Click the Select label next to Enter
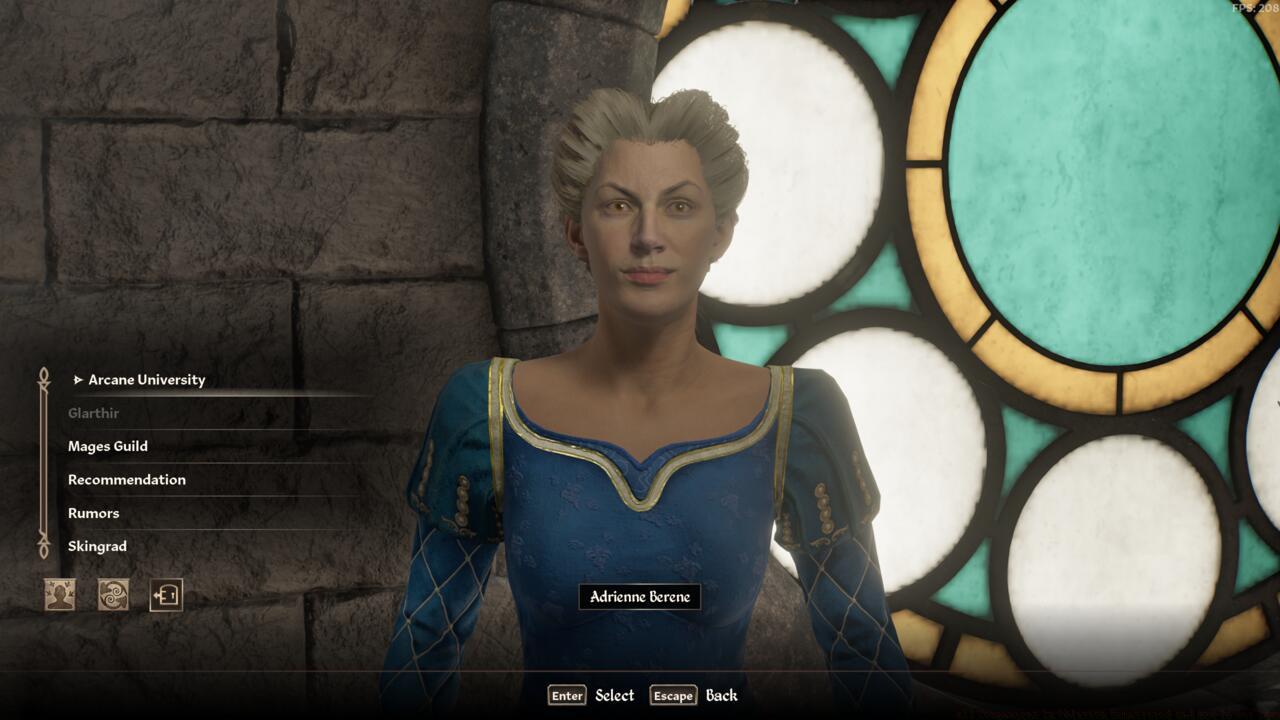The width and height of the screenshot is (1280, 720). [613, 695]
